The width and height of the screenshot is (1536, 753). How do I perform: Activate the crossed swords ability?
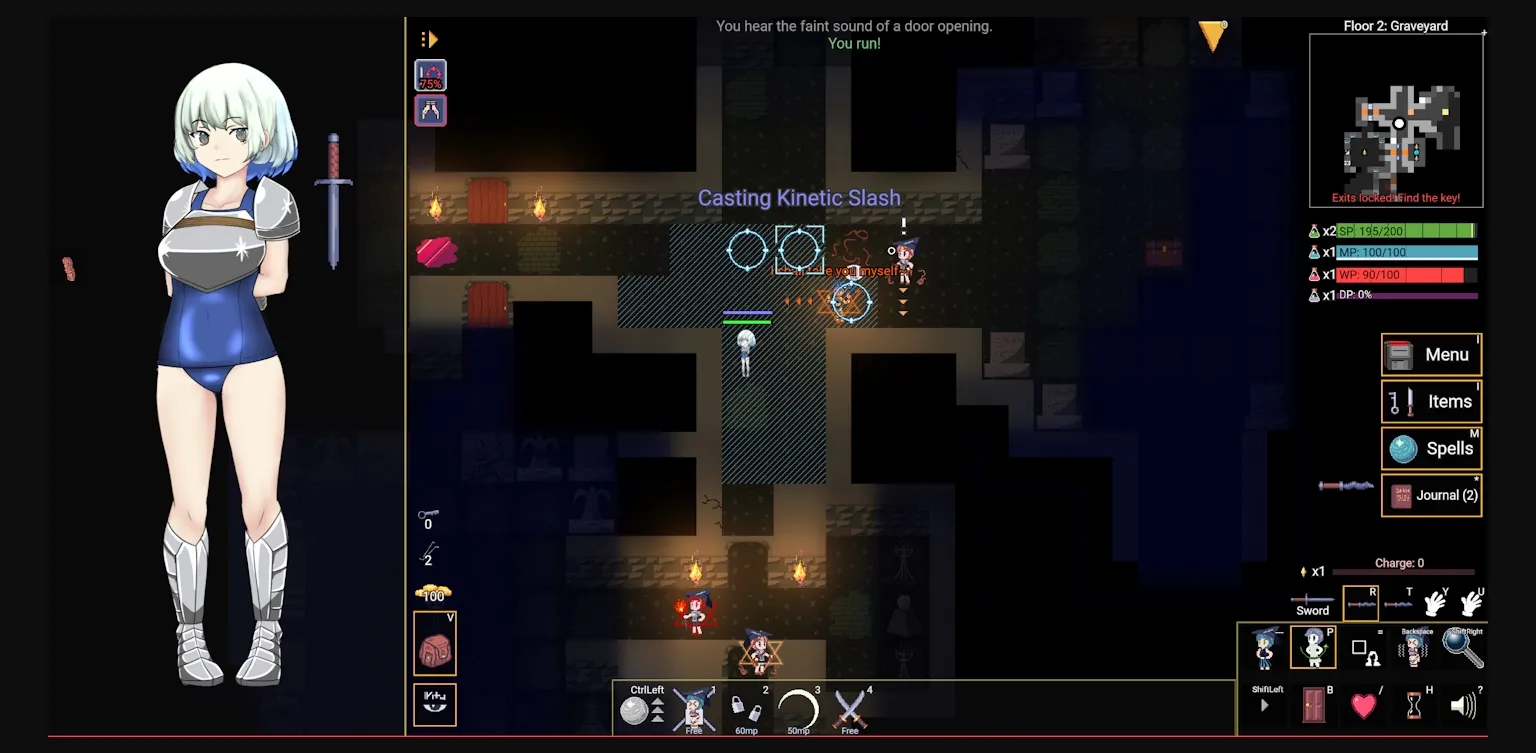(850, 709)
